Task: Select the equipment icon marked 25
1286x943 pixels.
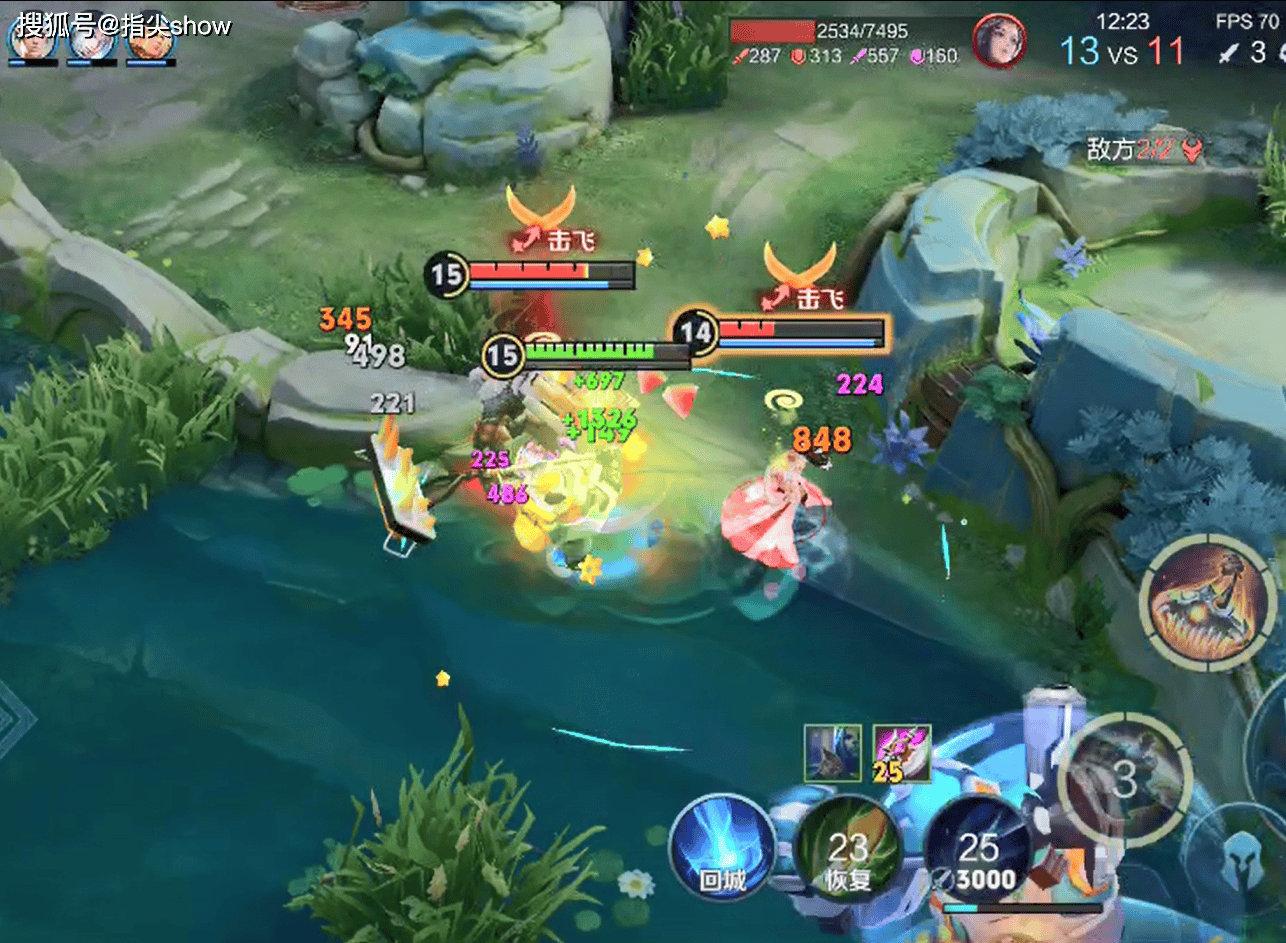Action: coord(901,753)
